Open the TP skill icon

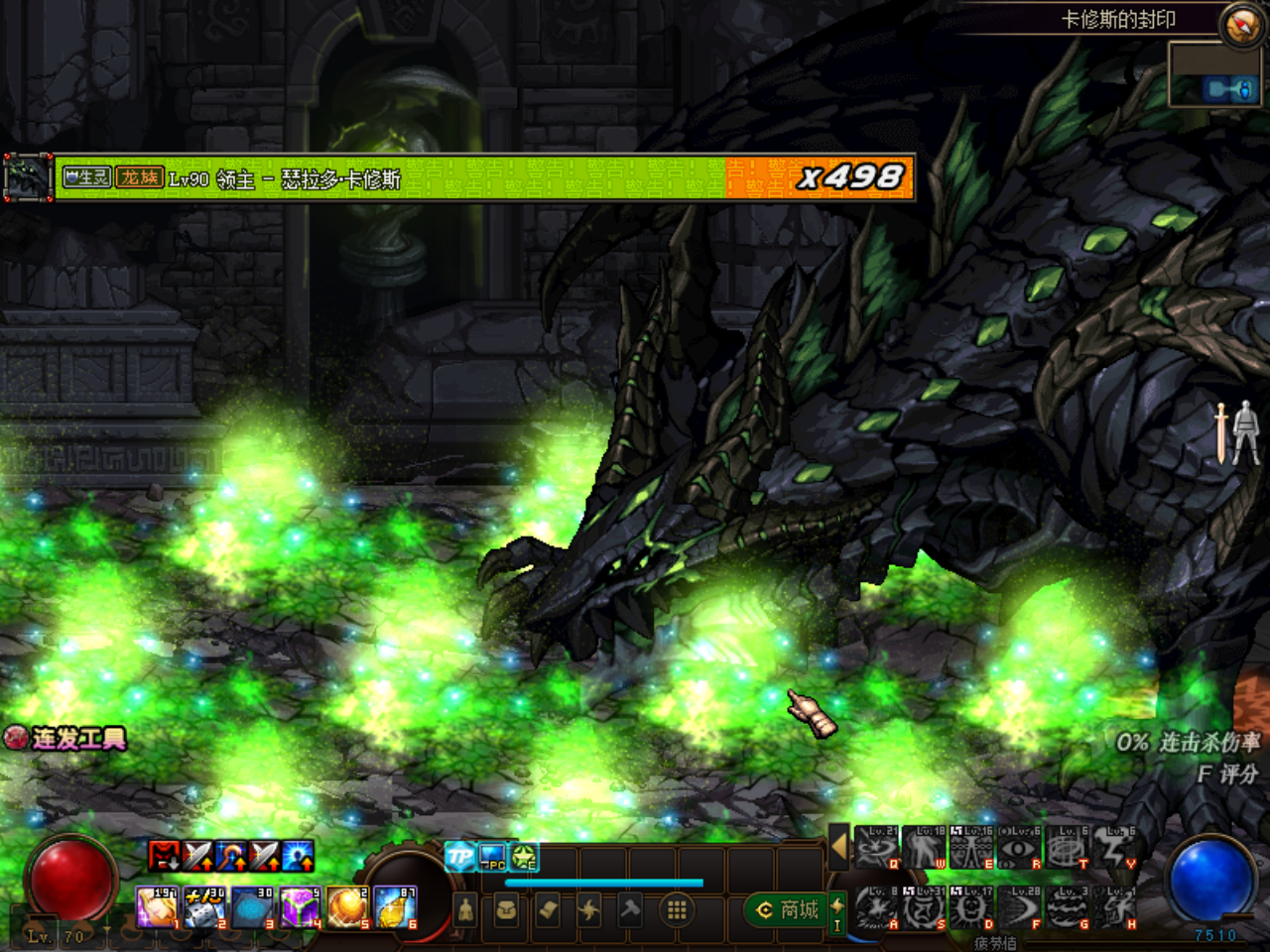[x=459, y=856]
